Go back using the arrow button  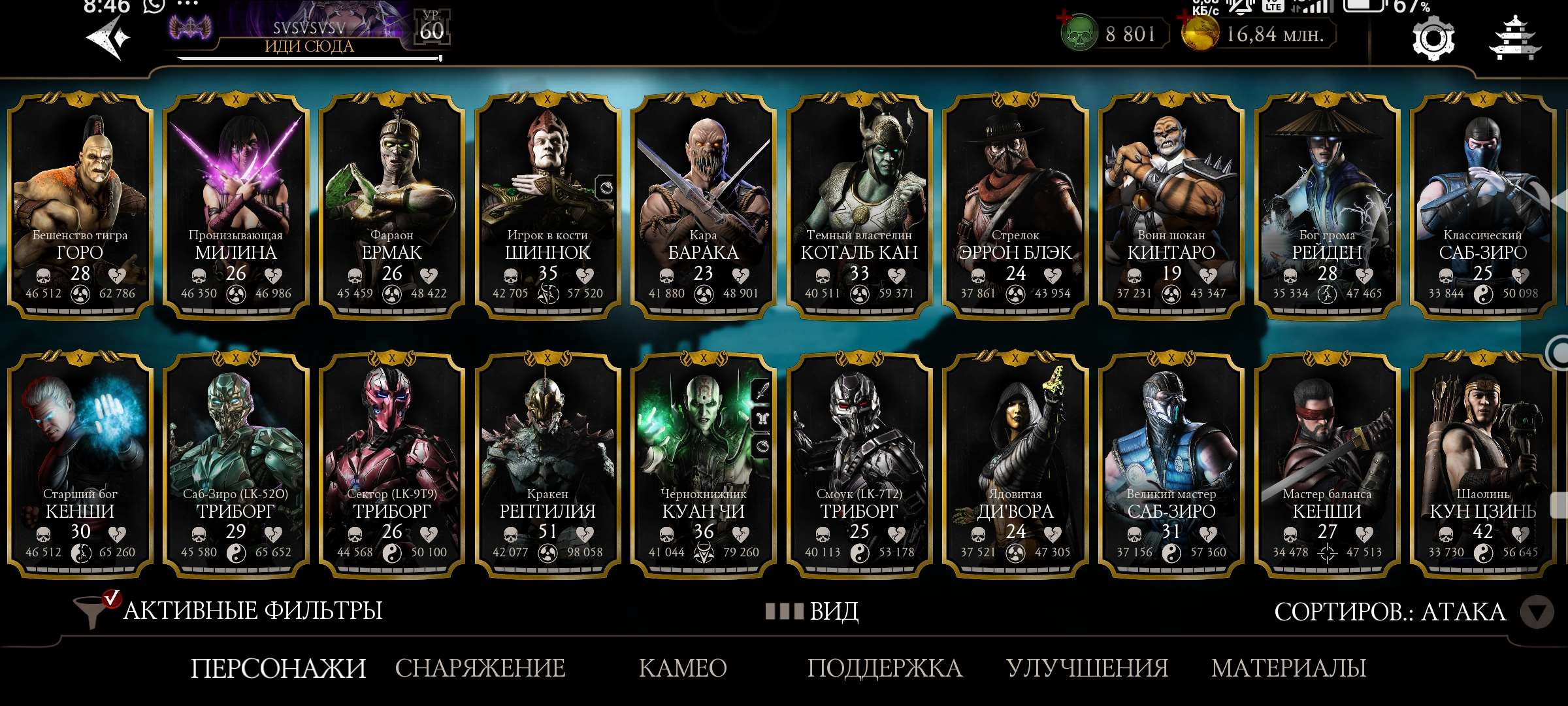point(108,38)
